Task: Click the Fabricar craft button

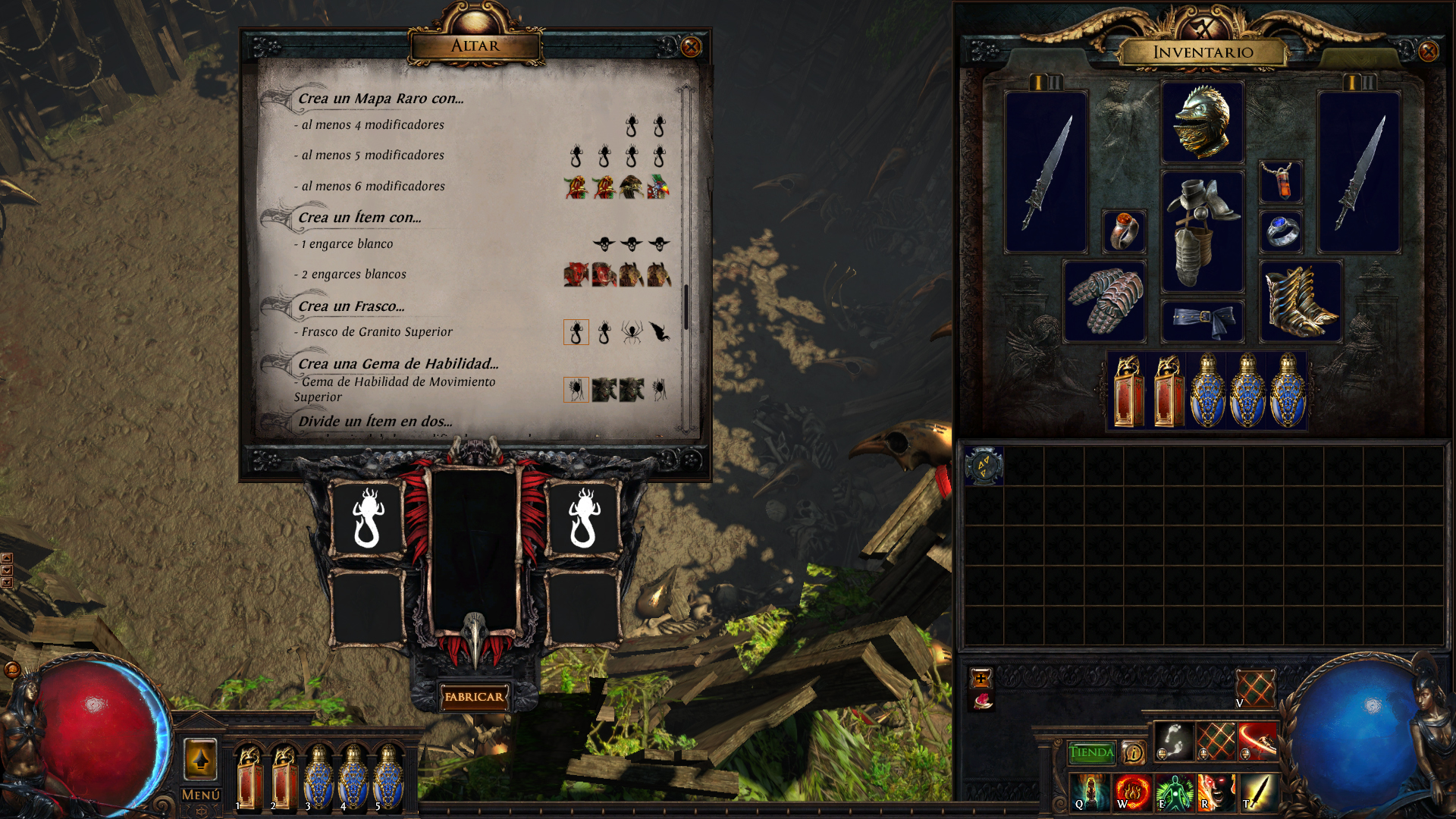Action: 474,697
